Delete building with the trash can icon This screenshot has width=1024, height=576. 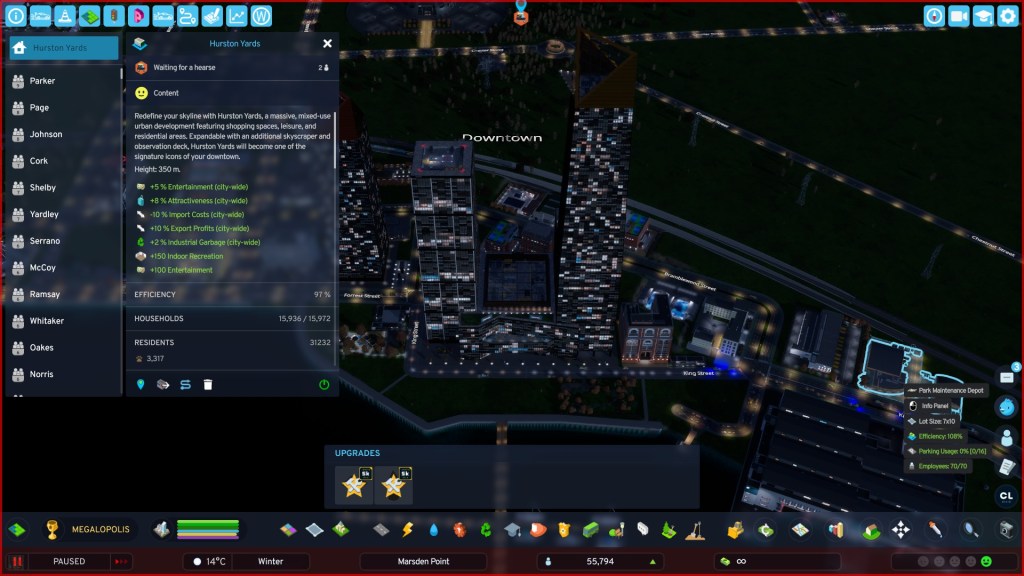click(208, 384)
